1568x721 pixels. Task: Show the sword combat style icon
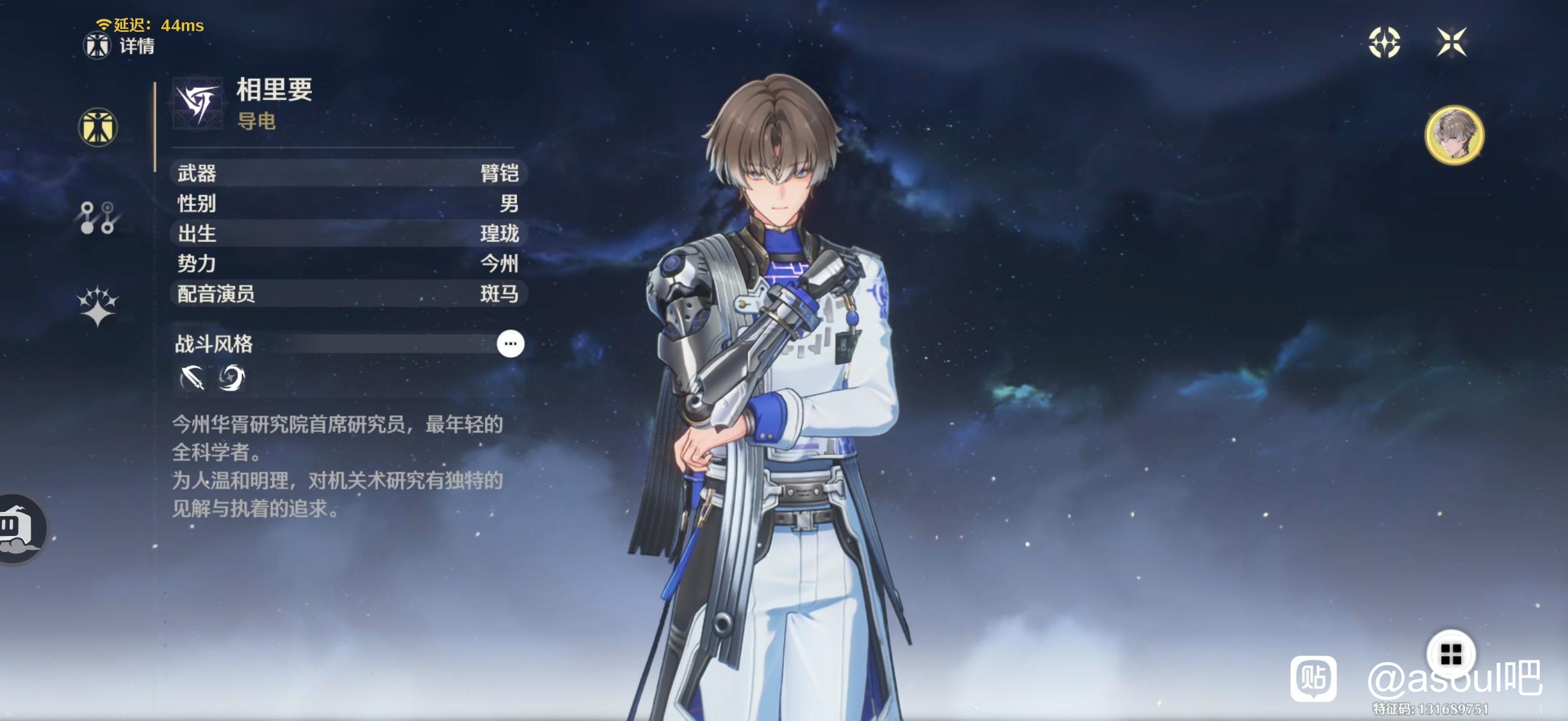[192, 378]
